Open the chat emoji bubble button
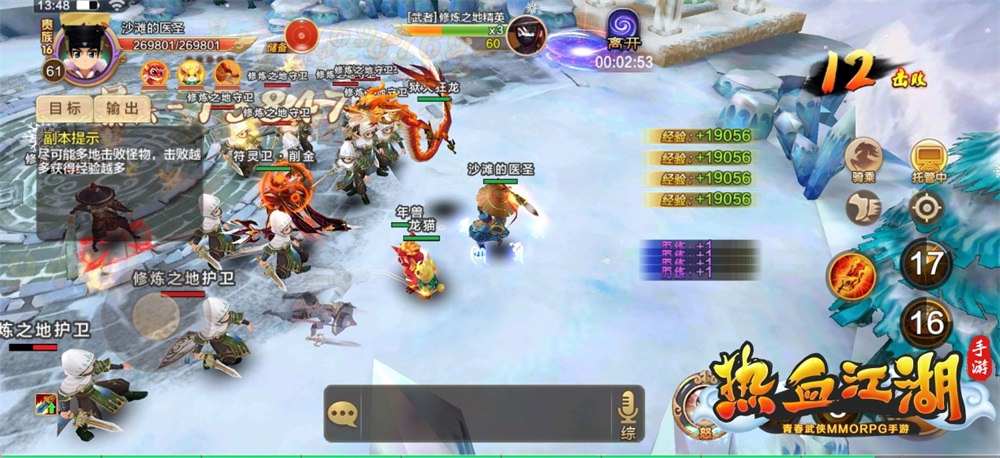1000x458 pixels. tap(343, 413)
